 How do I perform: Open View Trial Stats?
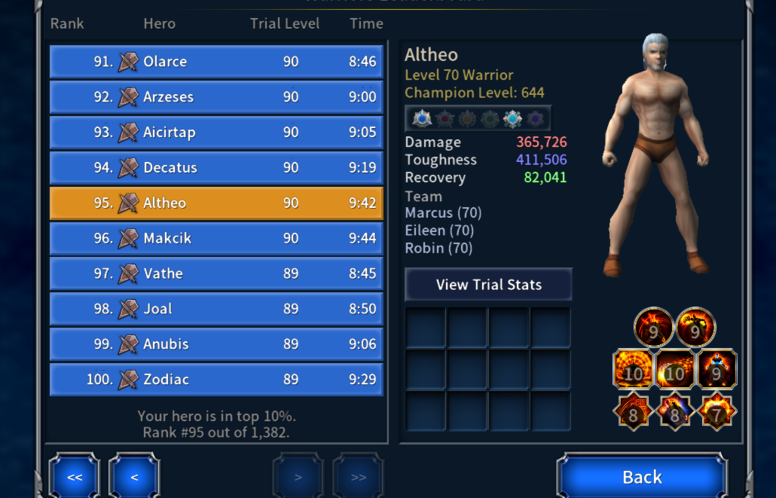[x=488, y=285]
